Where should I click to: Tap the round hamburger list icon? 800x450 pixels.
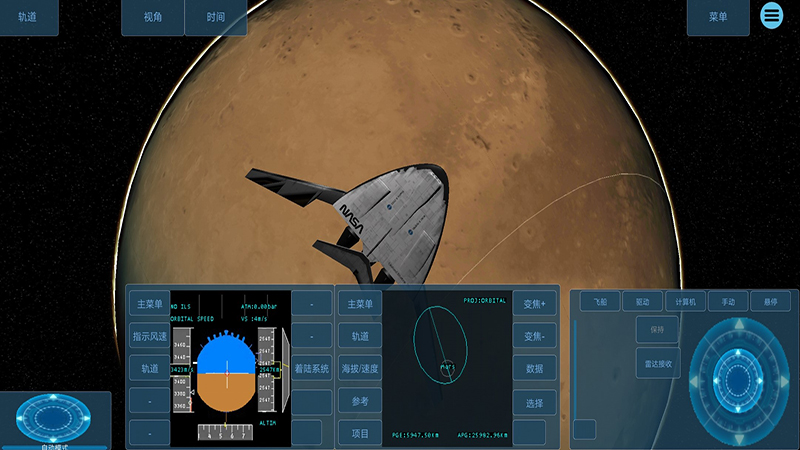pos(772,15)
